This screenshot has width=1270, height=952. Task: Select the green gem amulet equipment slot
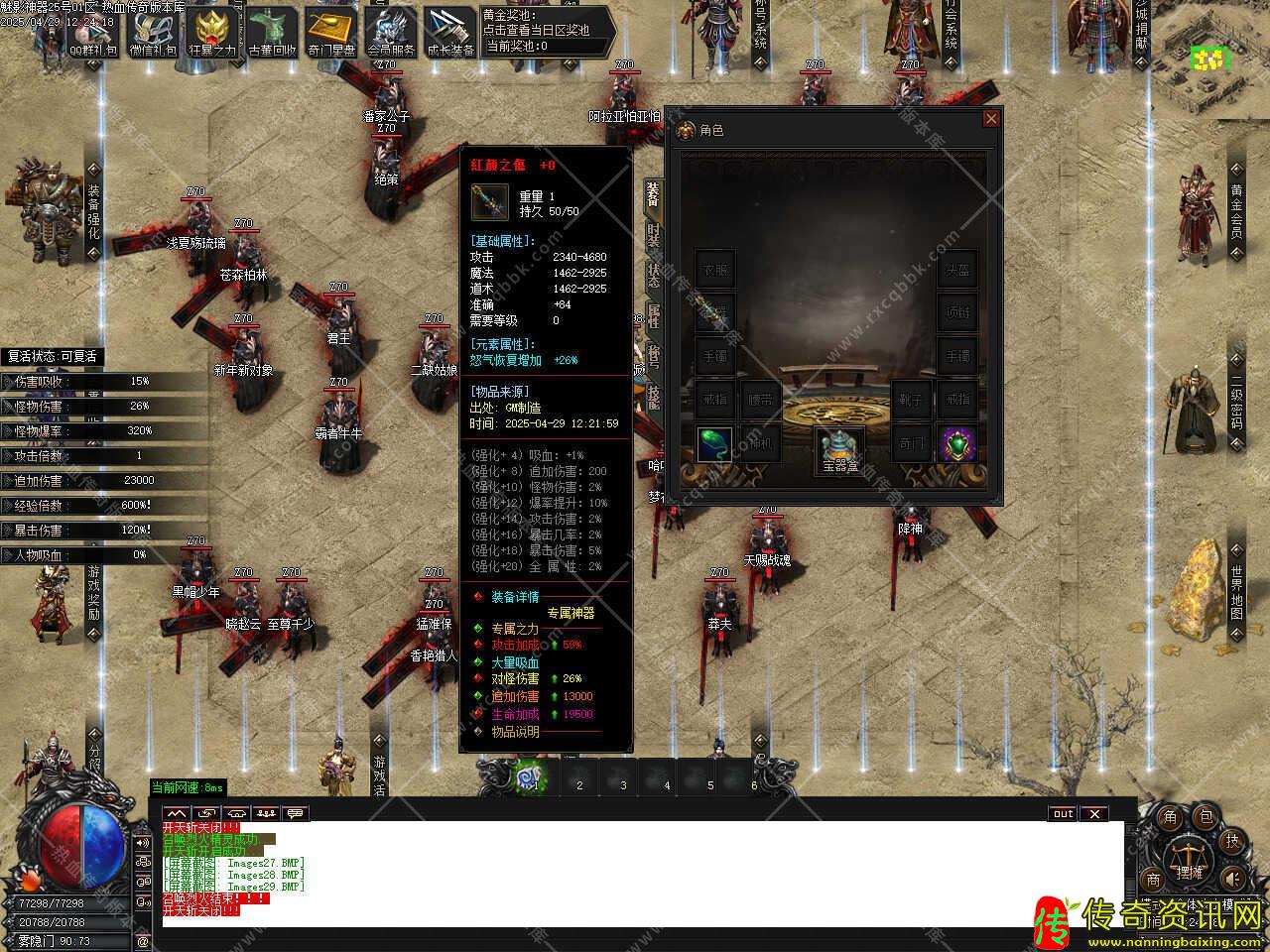(957, 444)
